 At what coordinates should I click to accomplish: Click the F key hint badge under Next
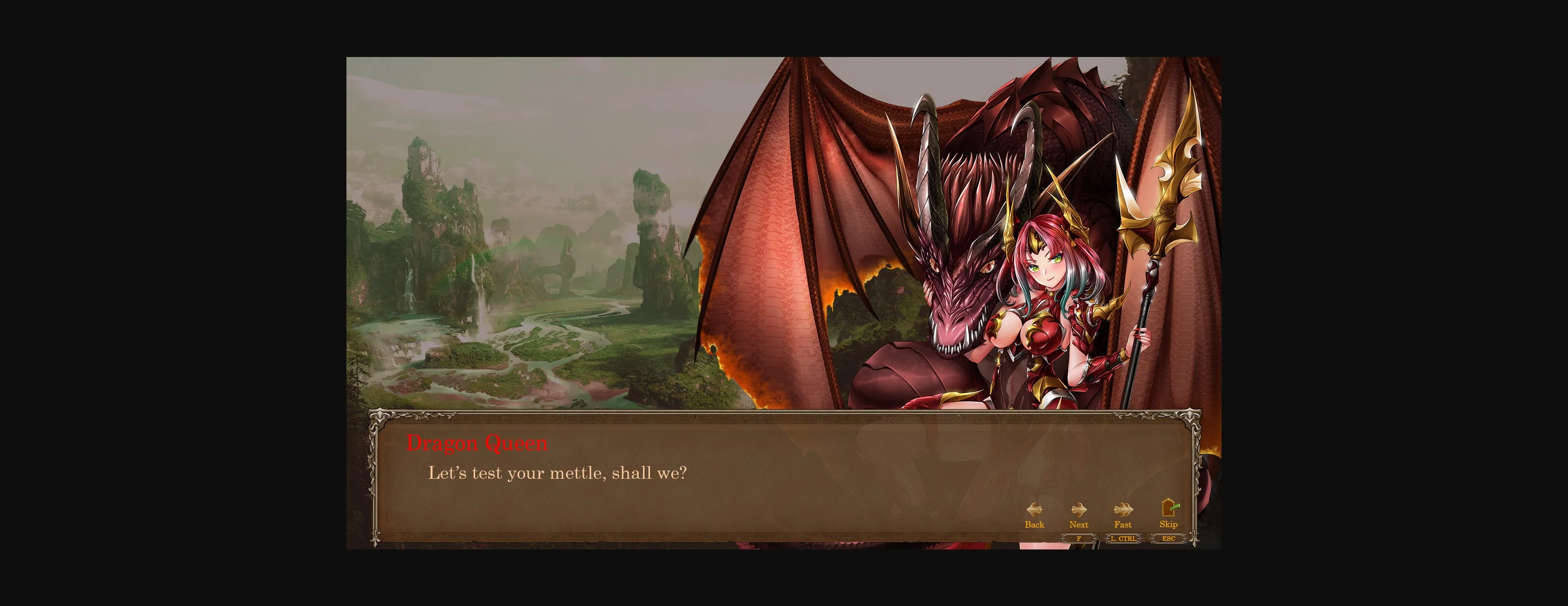[x=1079, y=539]
